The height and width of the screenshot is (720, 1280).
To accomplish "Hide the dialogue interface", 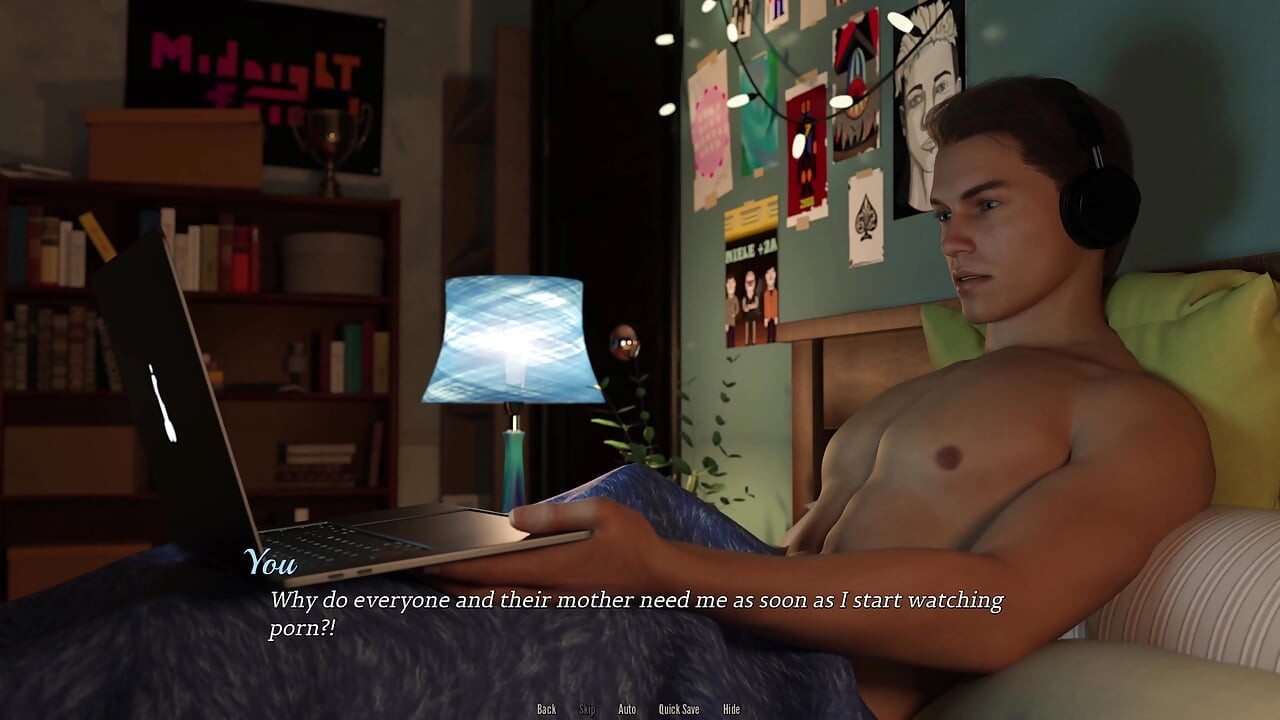I will pos(731,709).
